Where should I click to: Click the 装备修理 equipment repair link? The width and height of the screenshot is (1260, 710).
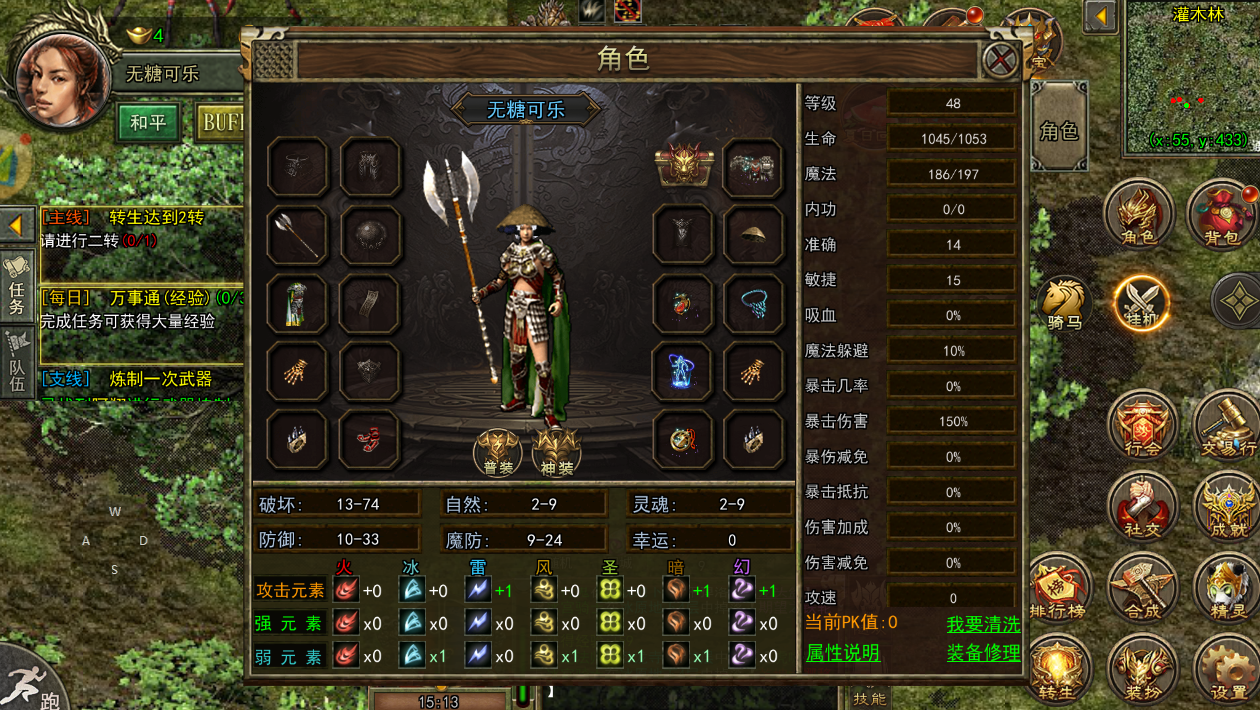pyautogui.click(x=983, y=653)
